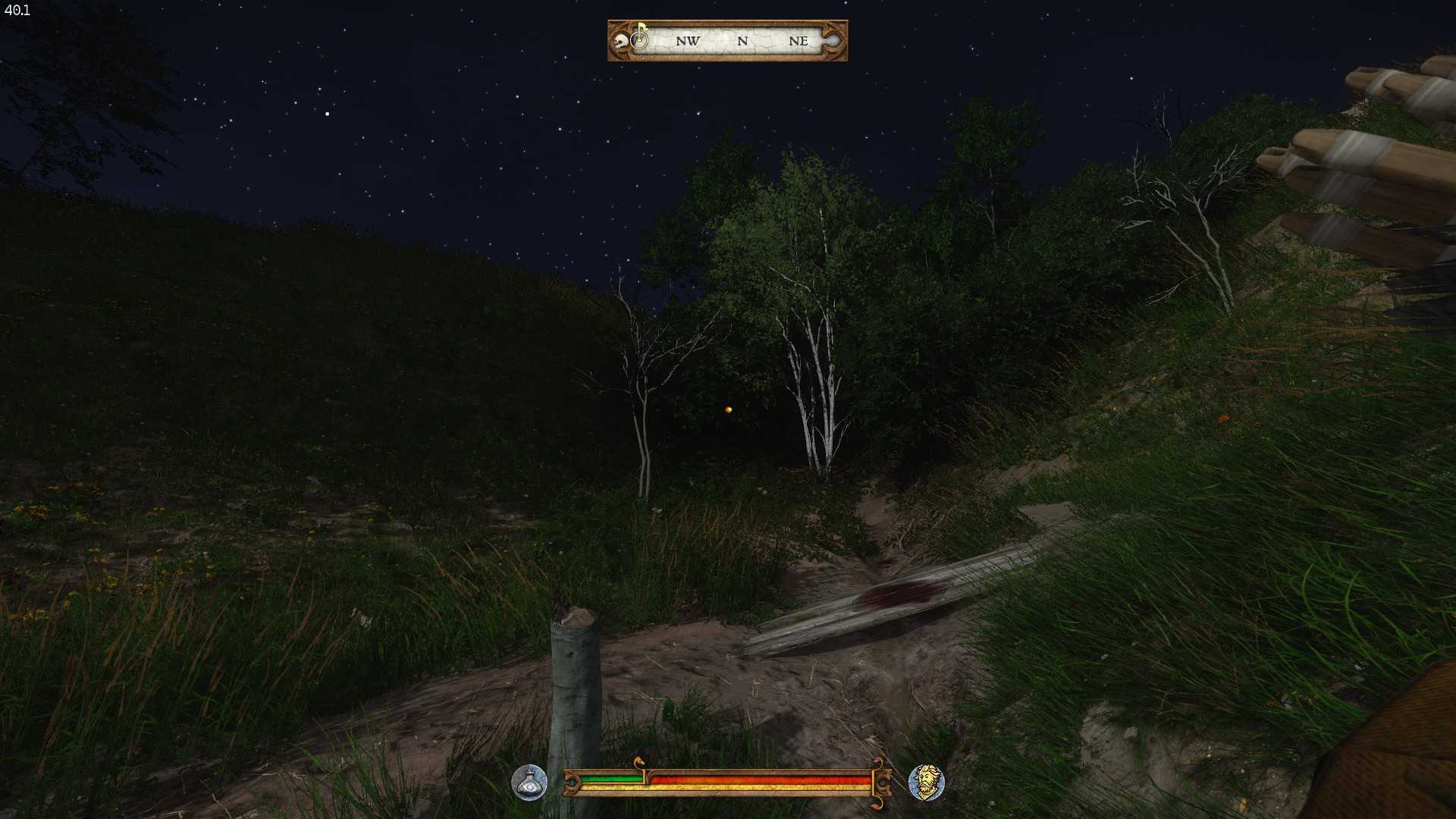
Task: Click the skull icon on the compass
Action: (621, 42)
